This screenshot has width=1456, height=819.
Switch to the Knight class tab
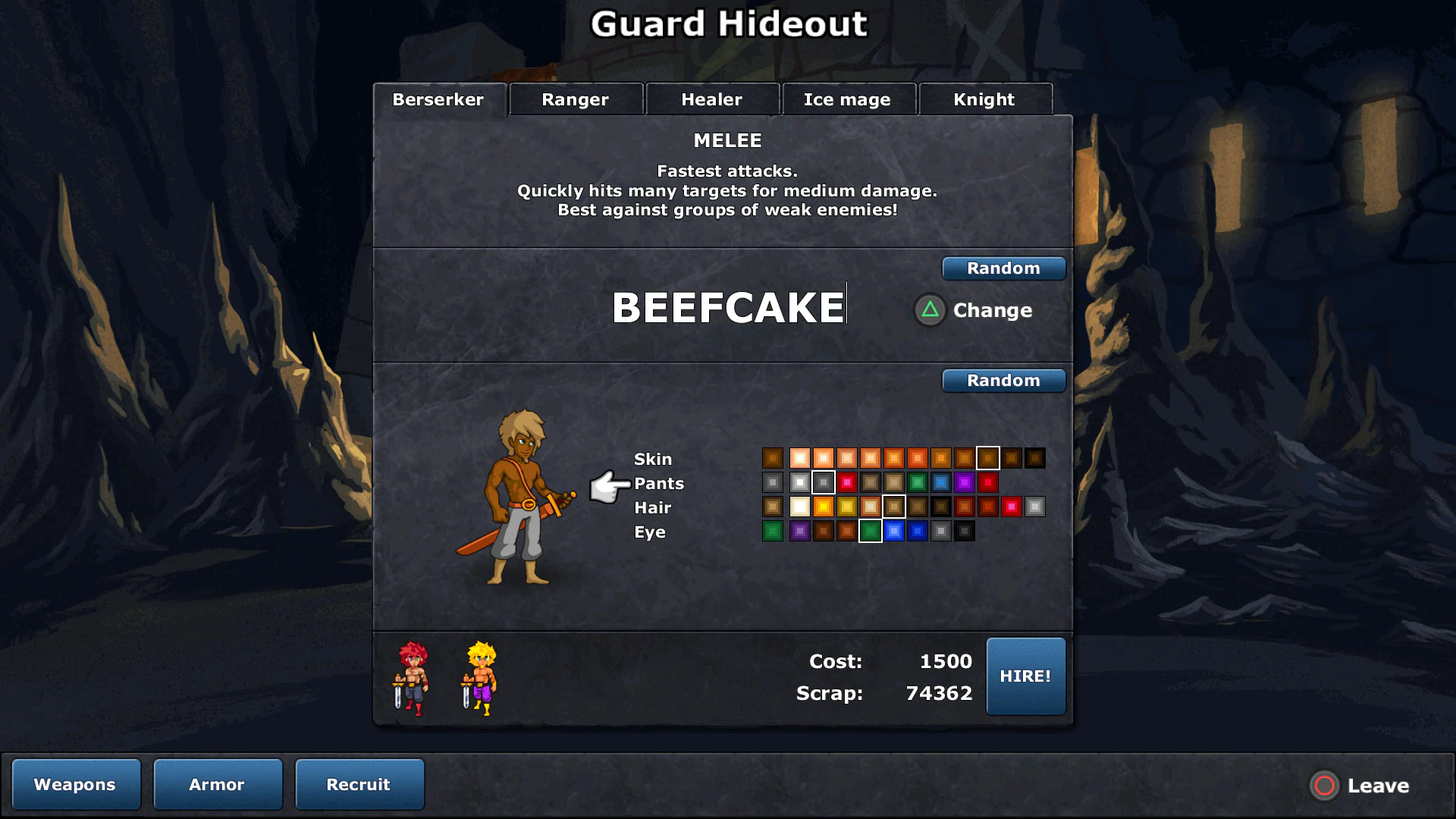tap(984, 99)
